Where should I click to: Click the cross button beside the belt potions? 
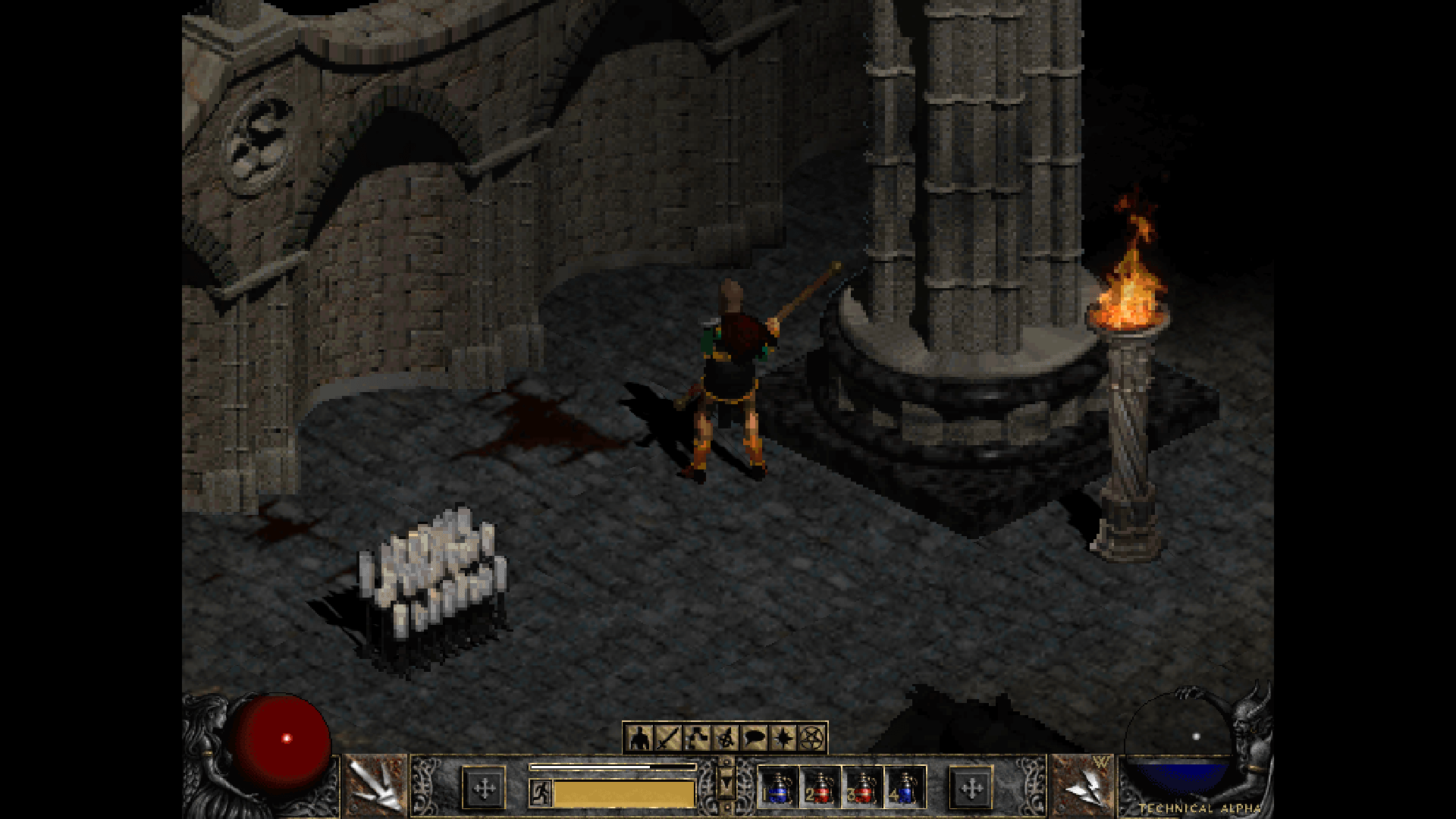point(971,789)
